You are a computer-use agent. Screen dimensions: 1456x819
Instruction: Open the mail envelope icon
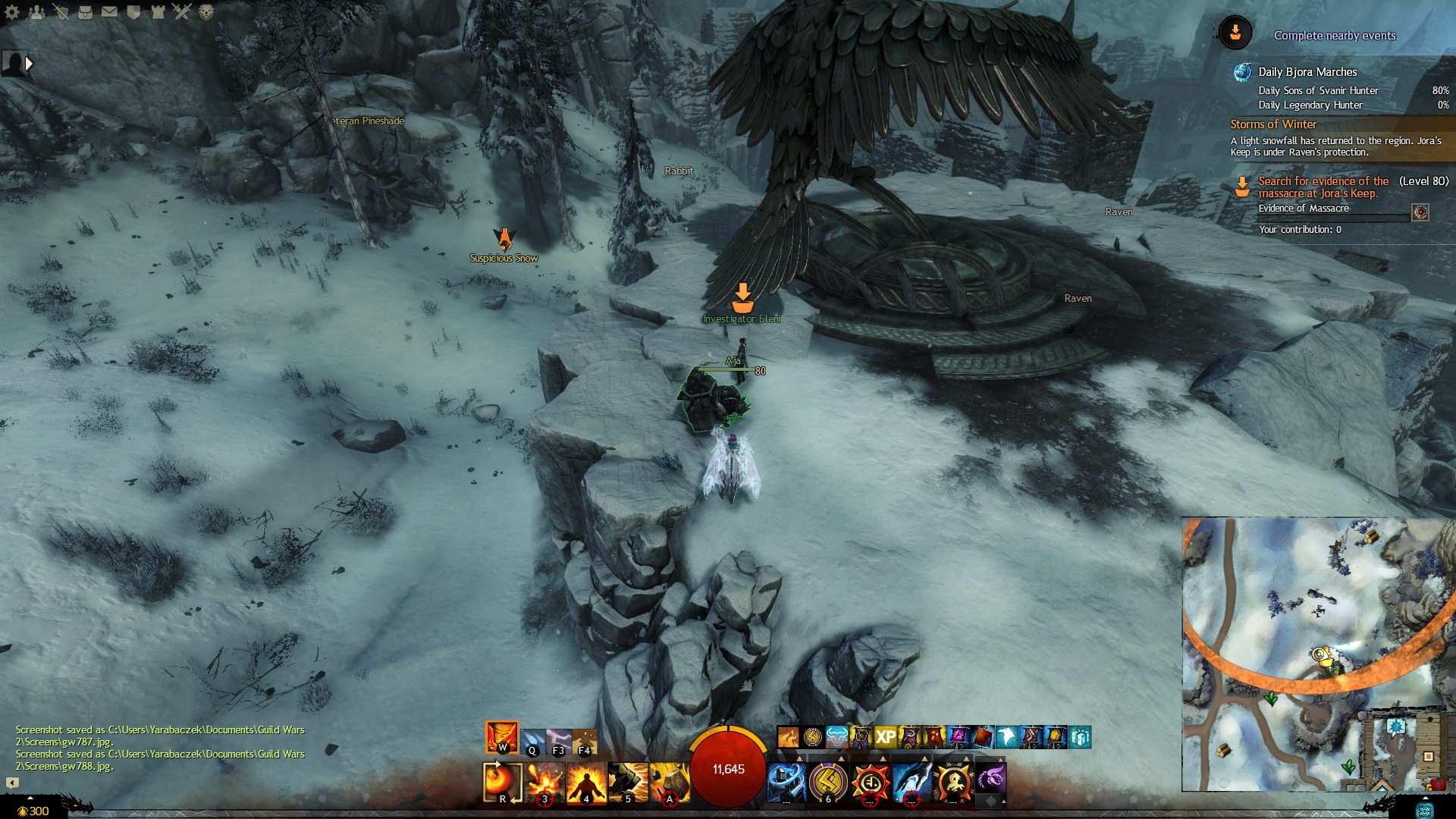[109, 12]
